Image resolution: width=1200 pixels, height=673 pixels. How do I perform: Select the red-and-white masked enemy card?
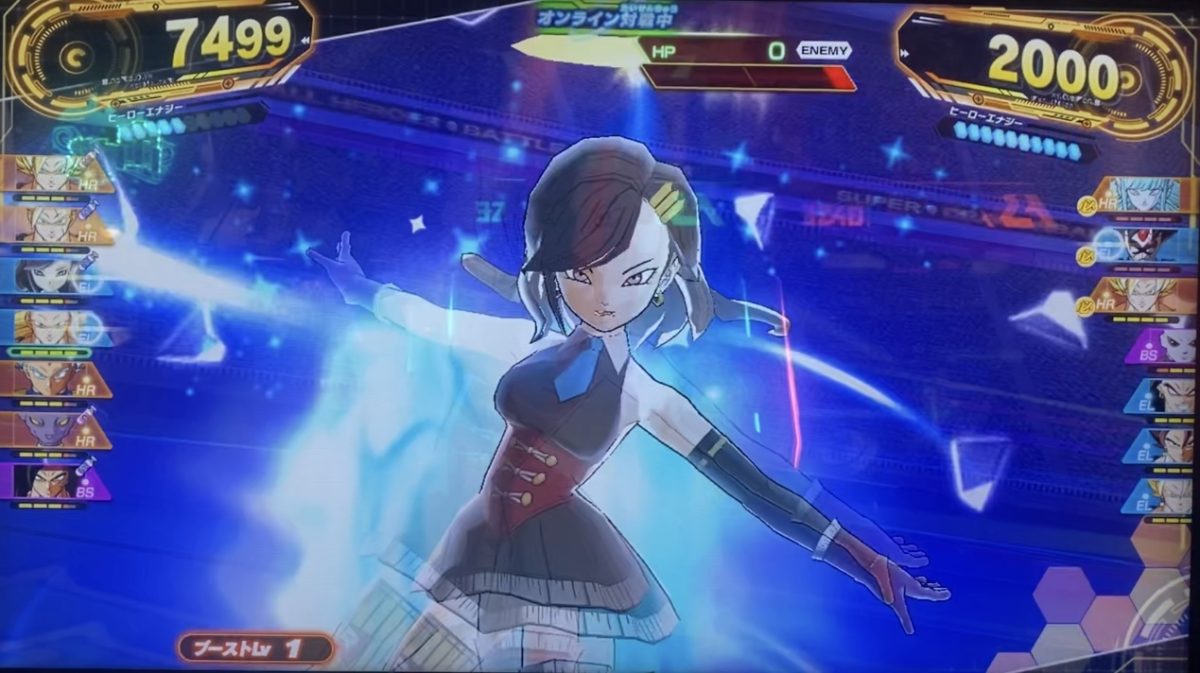point(1150,245)
